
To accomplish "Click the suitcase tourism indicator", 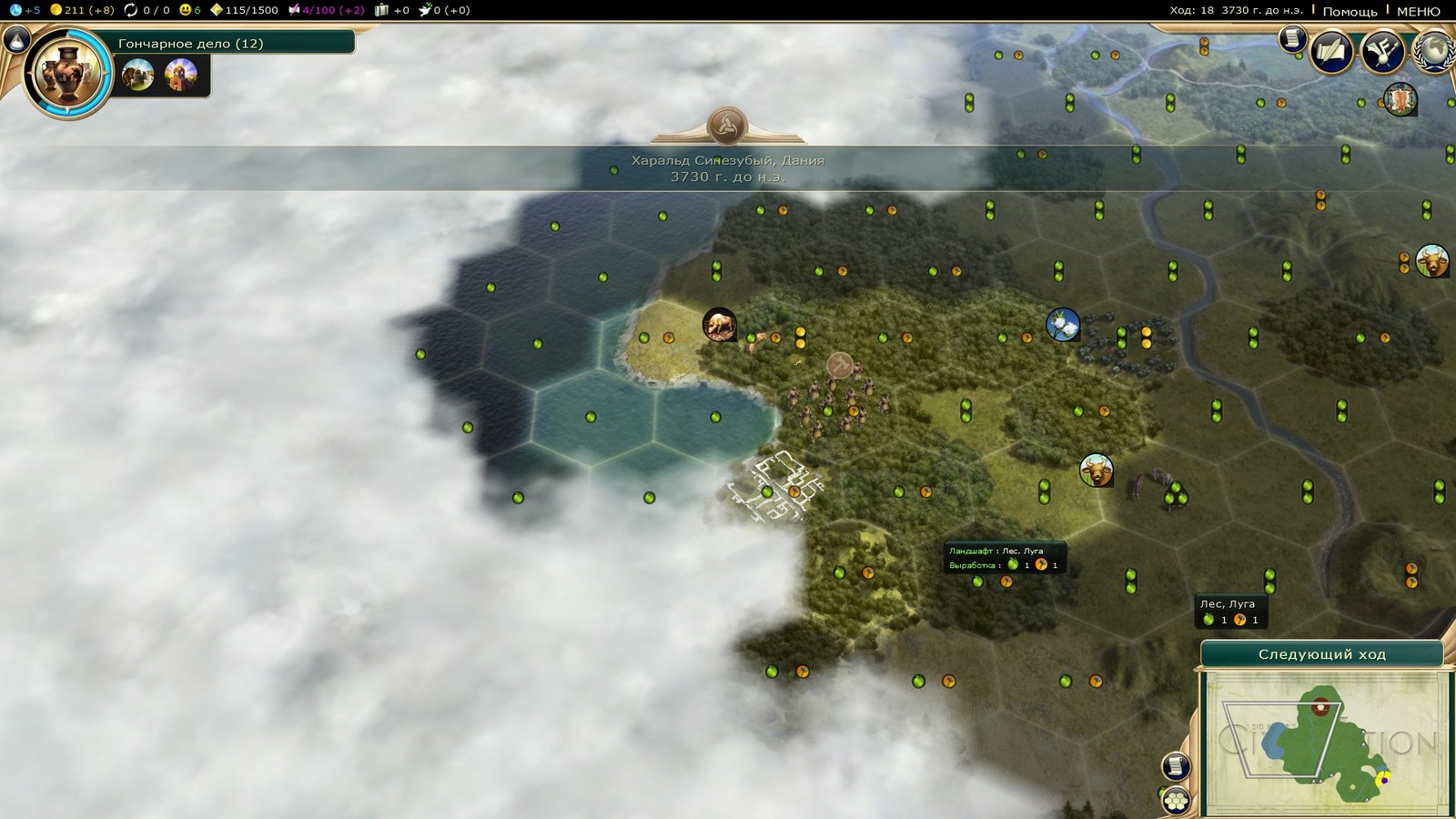I will tap(392, 10).
